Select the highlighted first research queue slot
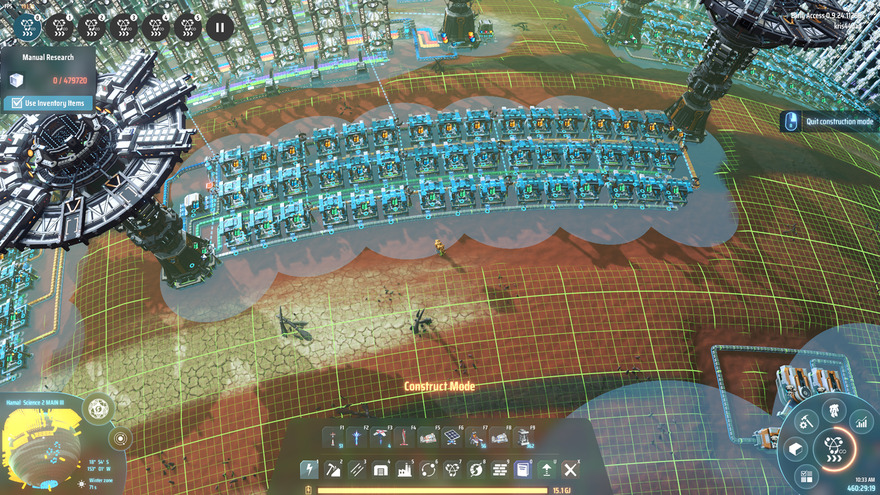 tap(30, 27)
